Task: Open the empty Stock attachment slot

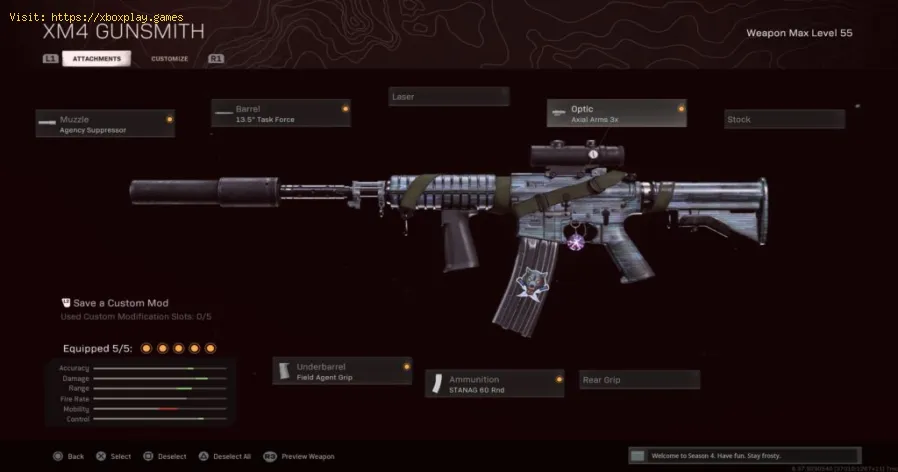Action: (784, 120)
